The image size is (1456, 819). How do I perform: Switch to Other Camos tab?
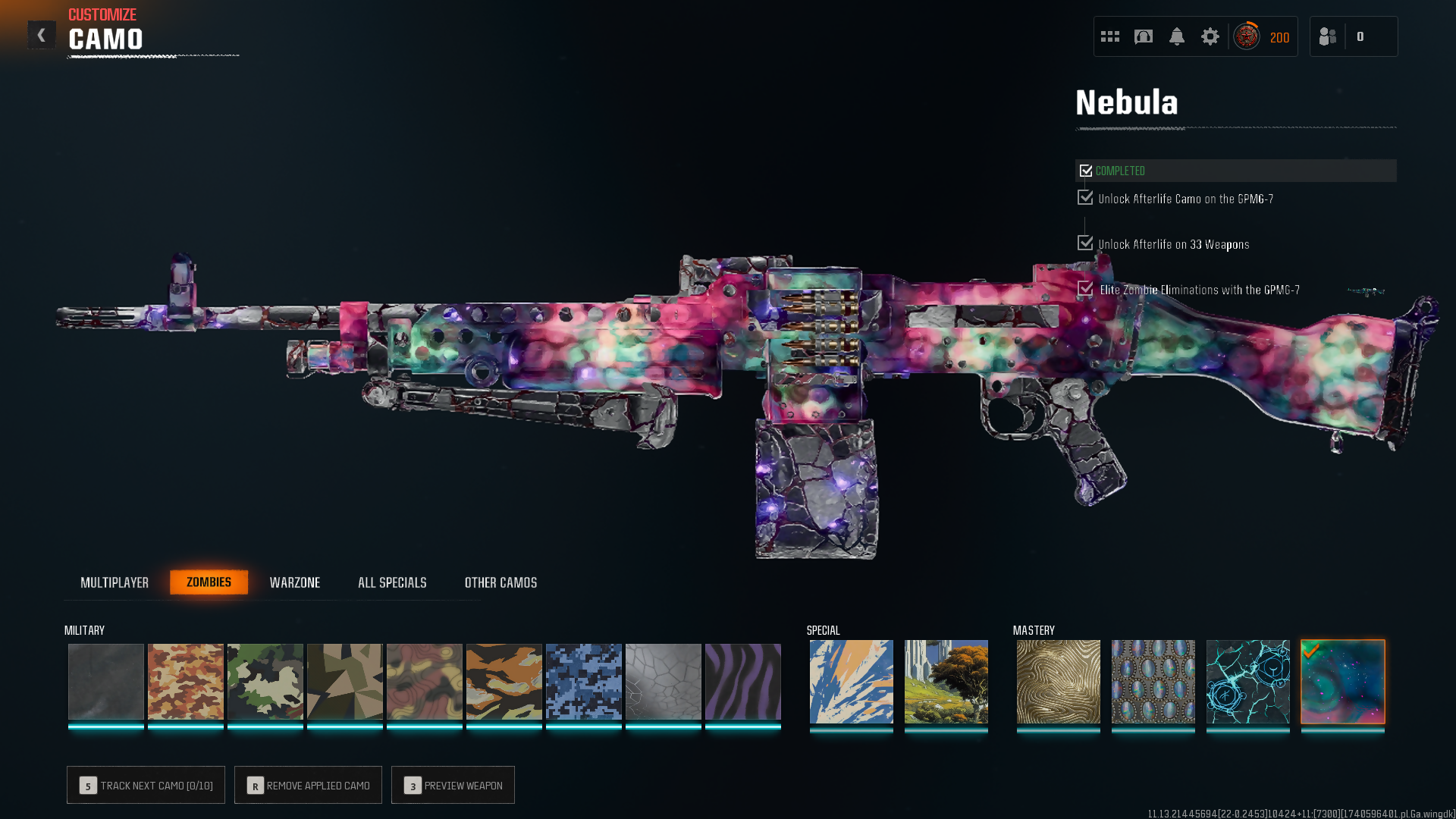pos(500,582)
